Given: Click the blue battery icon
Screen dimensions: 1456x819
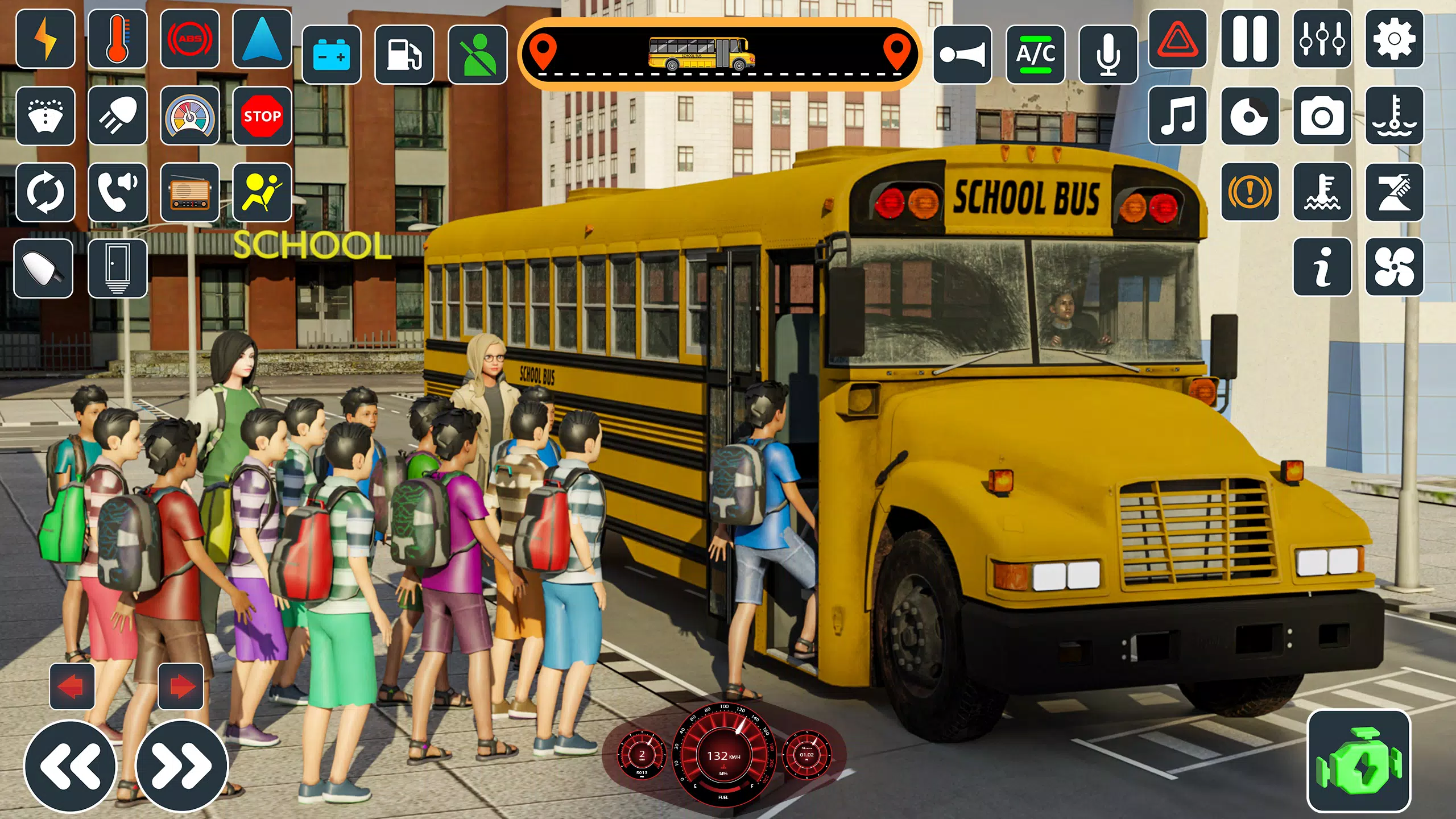Looking at the screenshot, I should 332,55.
